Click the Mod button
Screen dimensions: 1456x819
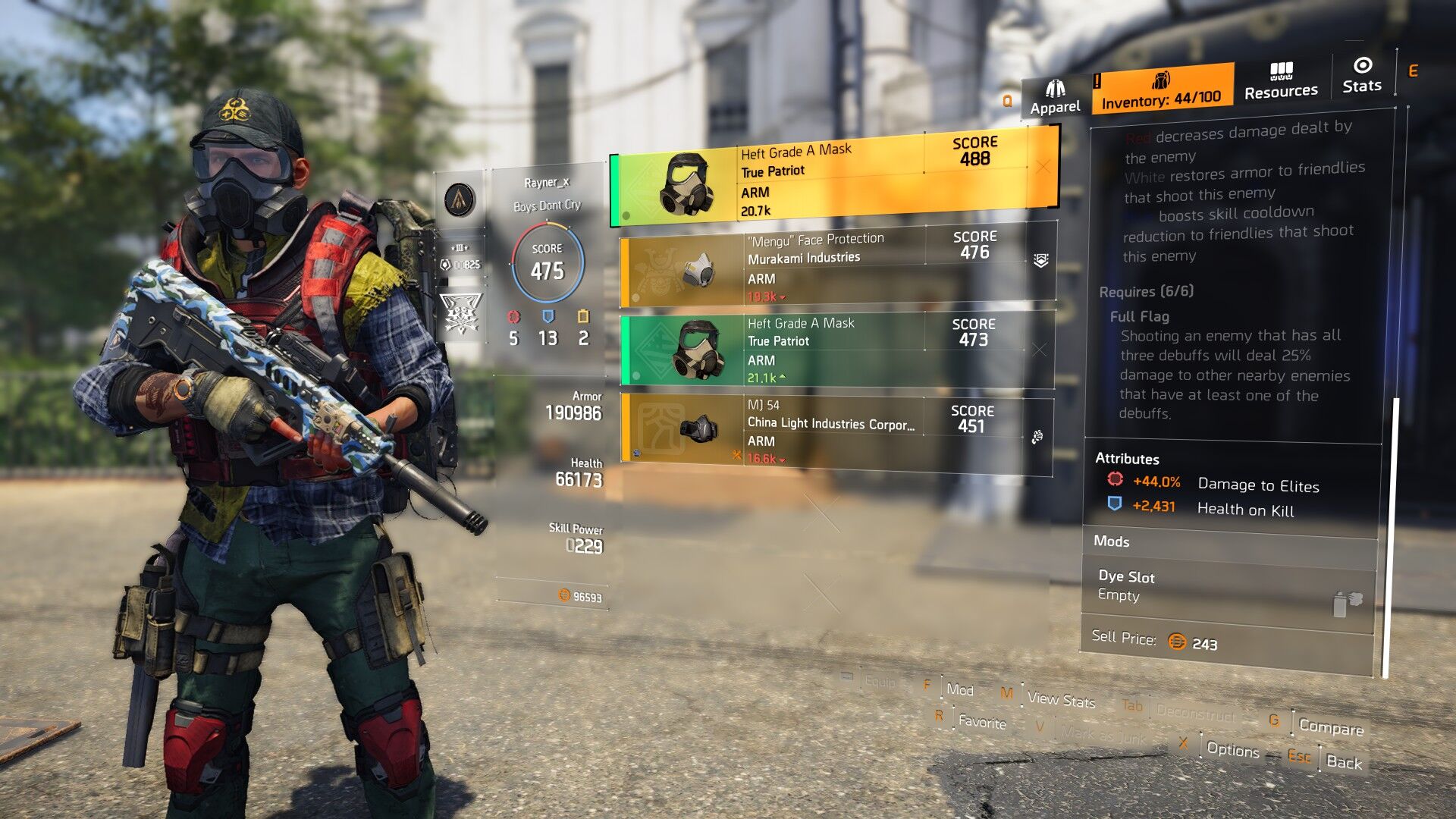point(959,689)
